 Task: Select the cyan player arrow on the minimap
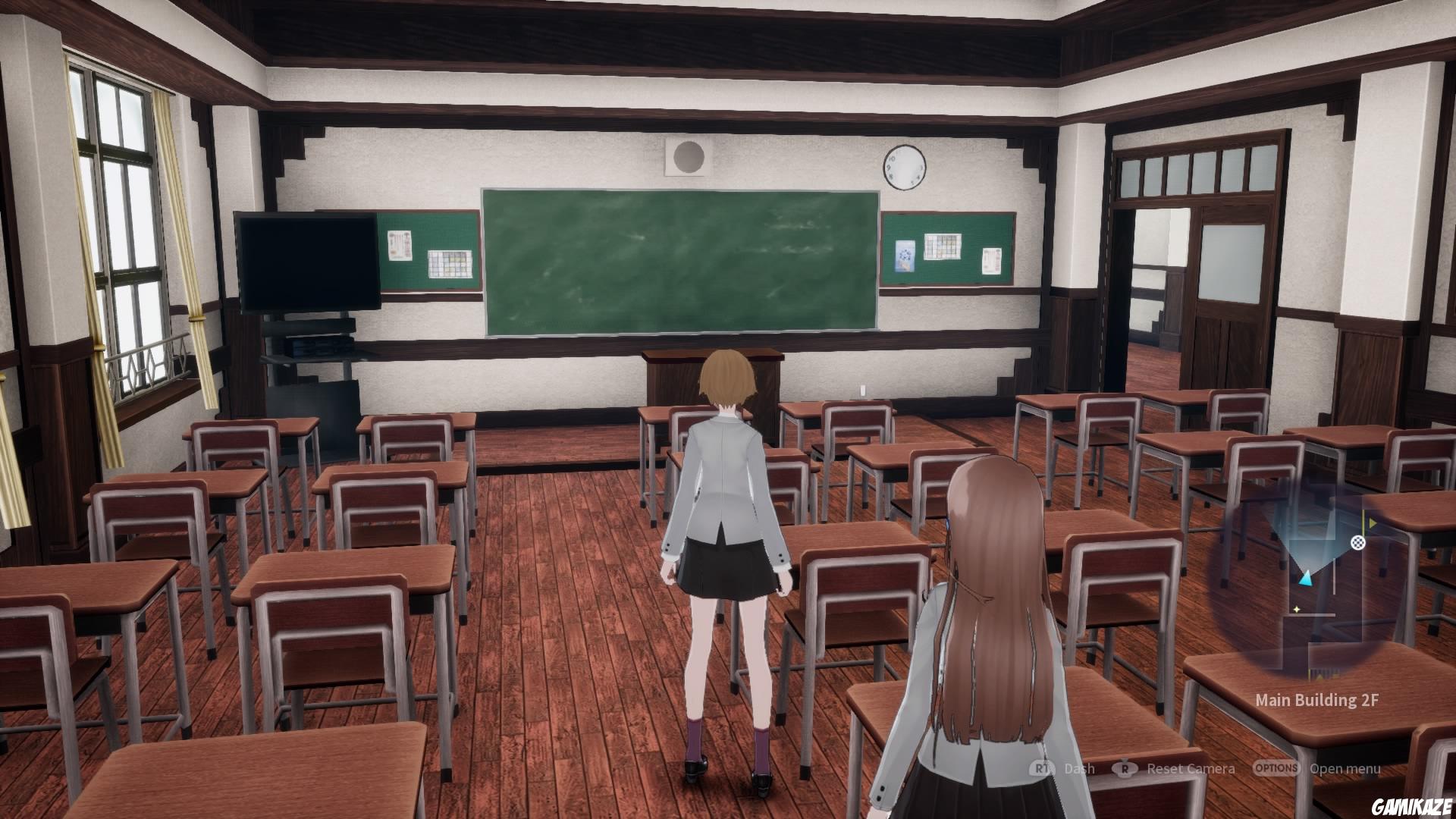[1307, 579]
